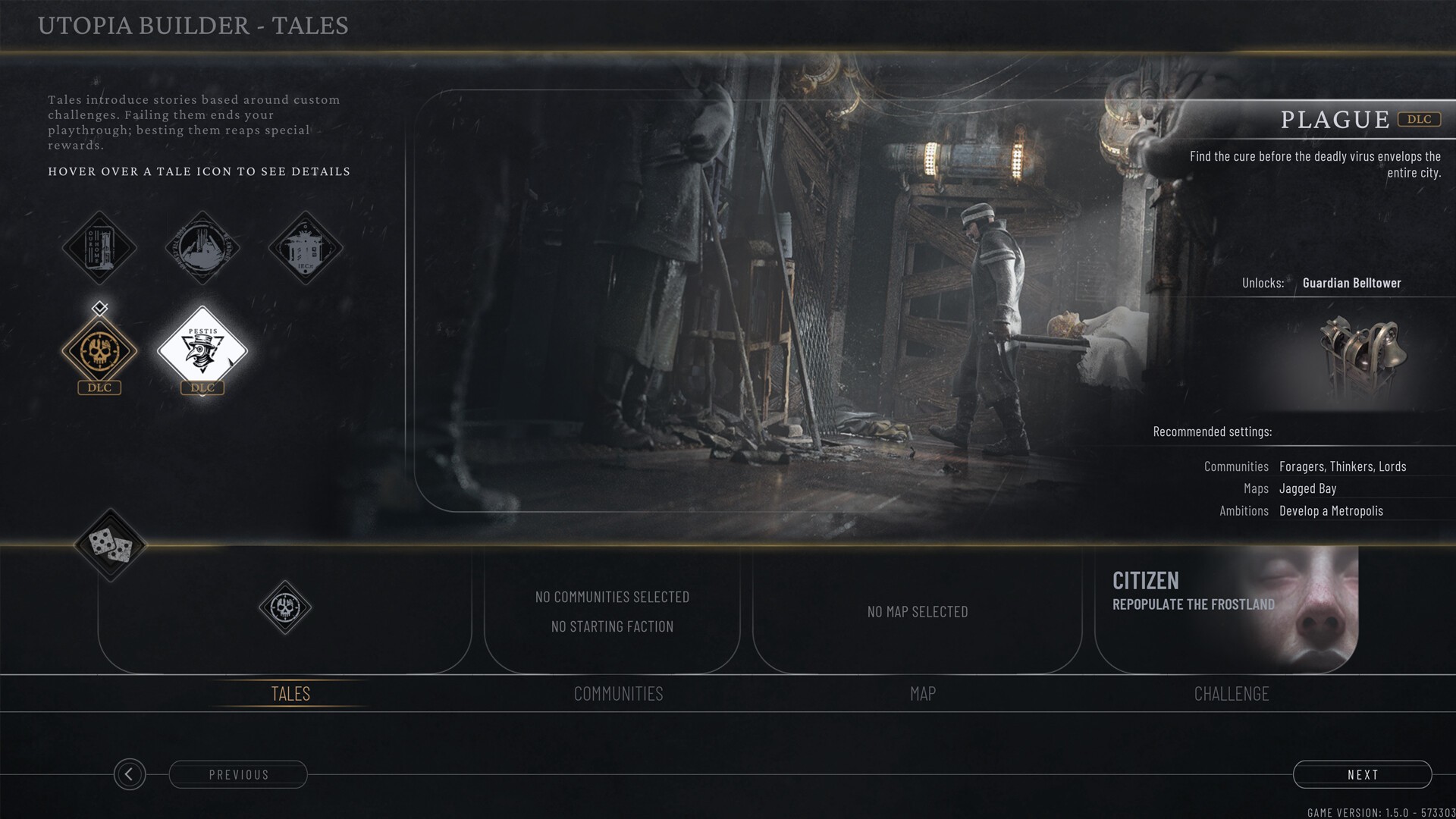1456x819 pixels.
Task: Choose the "Against All Odds We Endure" tale
Action: pos(202,247)
